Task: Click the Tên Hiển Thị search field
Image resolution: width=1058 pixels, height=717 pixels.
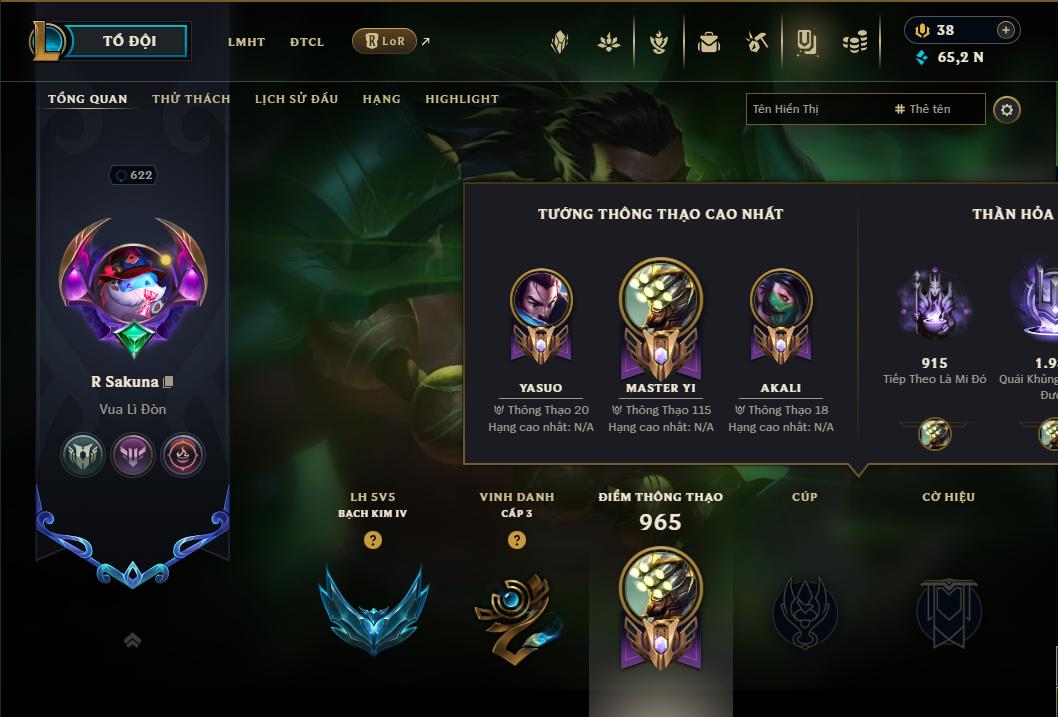Action: [815, 109]
